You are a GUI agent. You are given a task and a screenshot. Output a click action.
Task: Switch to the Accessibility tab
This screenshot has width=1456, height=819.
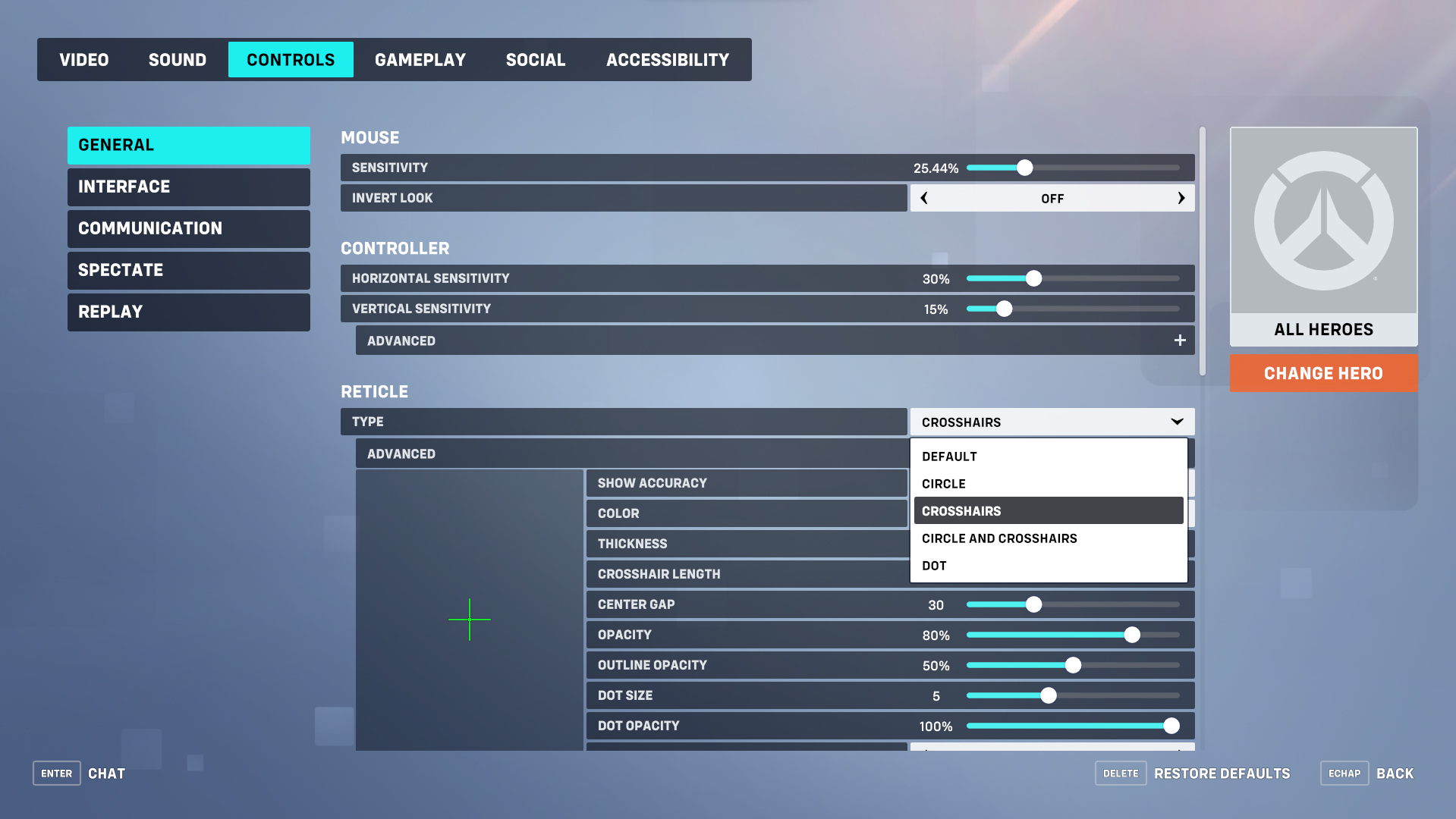[x=667, y=59]
